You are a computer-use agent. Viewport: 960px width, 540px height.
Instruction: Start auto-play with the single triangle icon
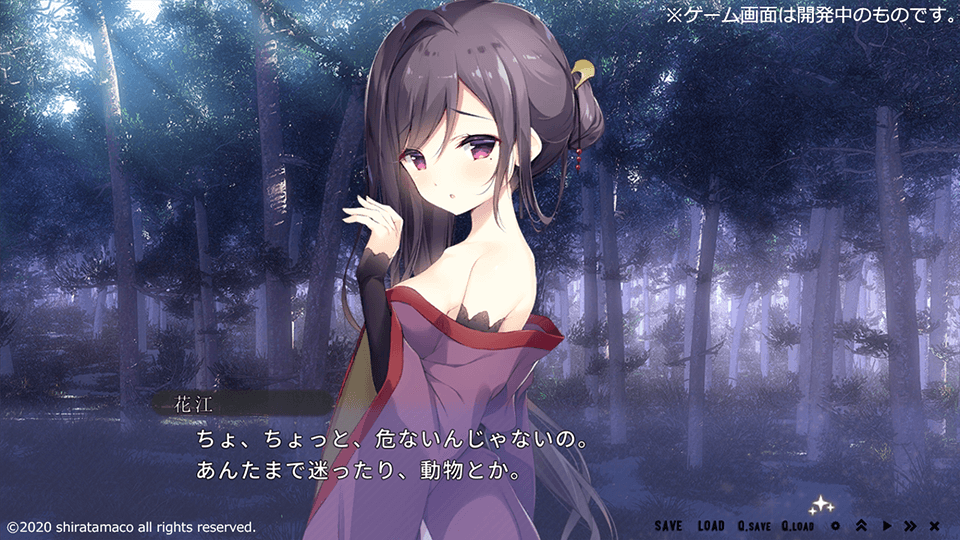886,526
